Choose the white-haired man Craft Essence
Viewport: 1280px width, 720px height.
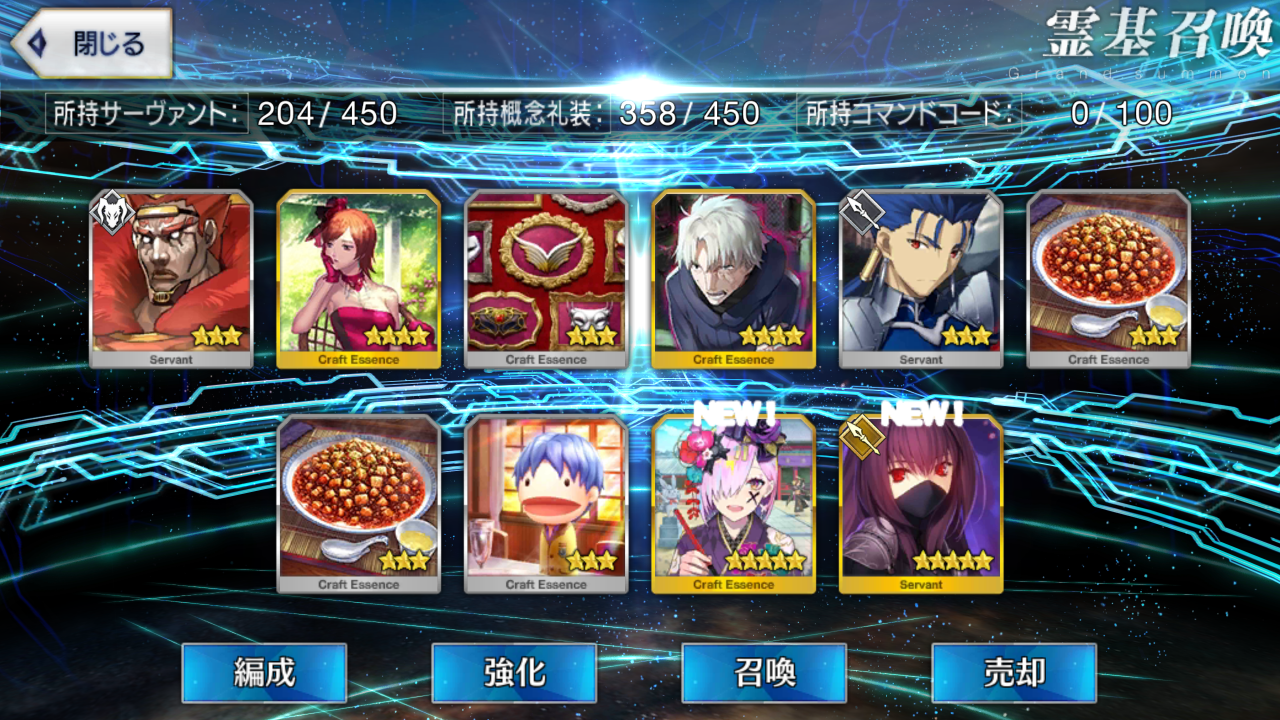click(x=733, y=278)
